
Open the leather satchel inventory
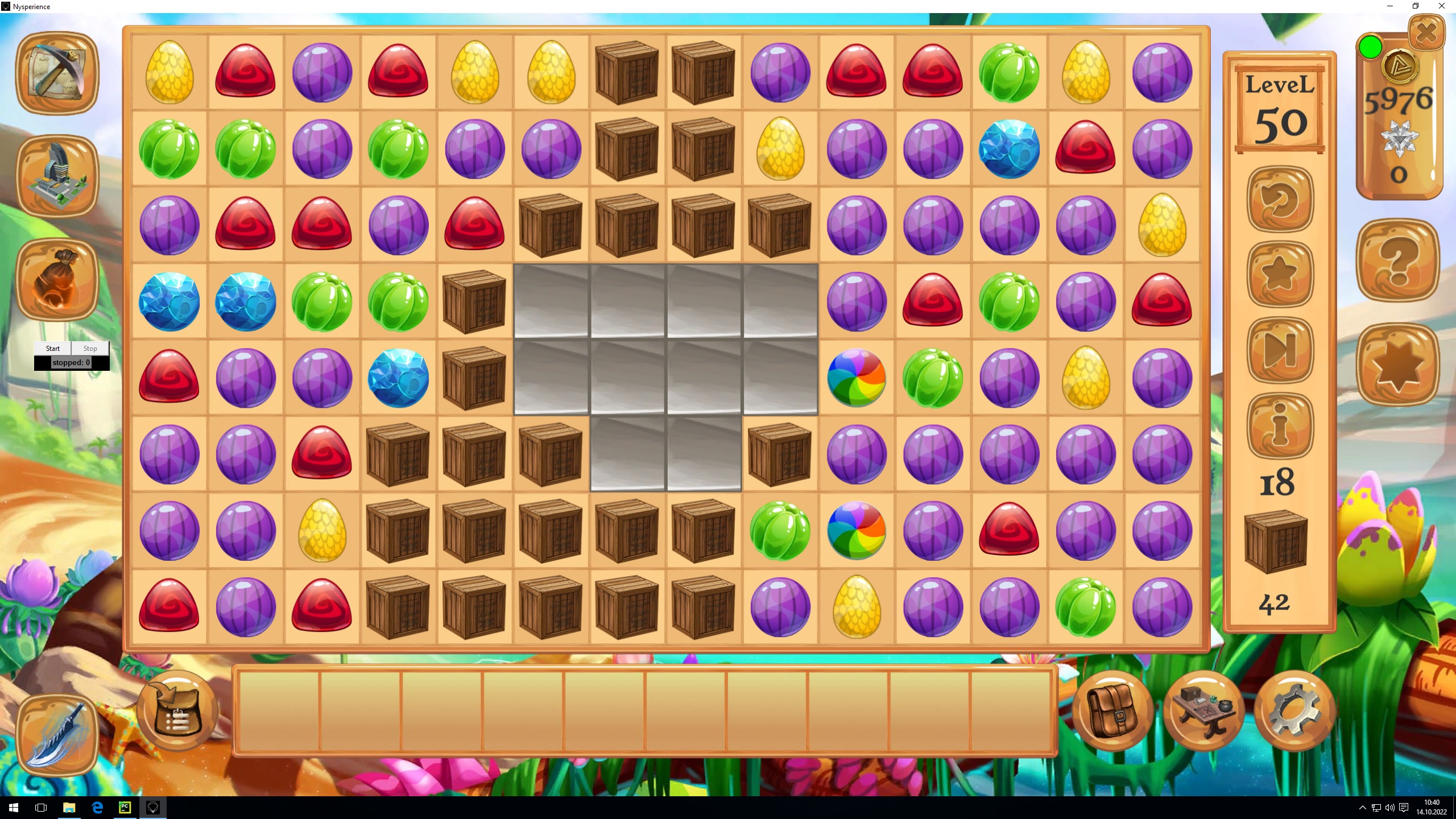[1112, 711]
